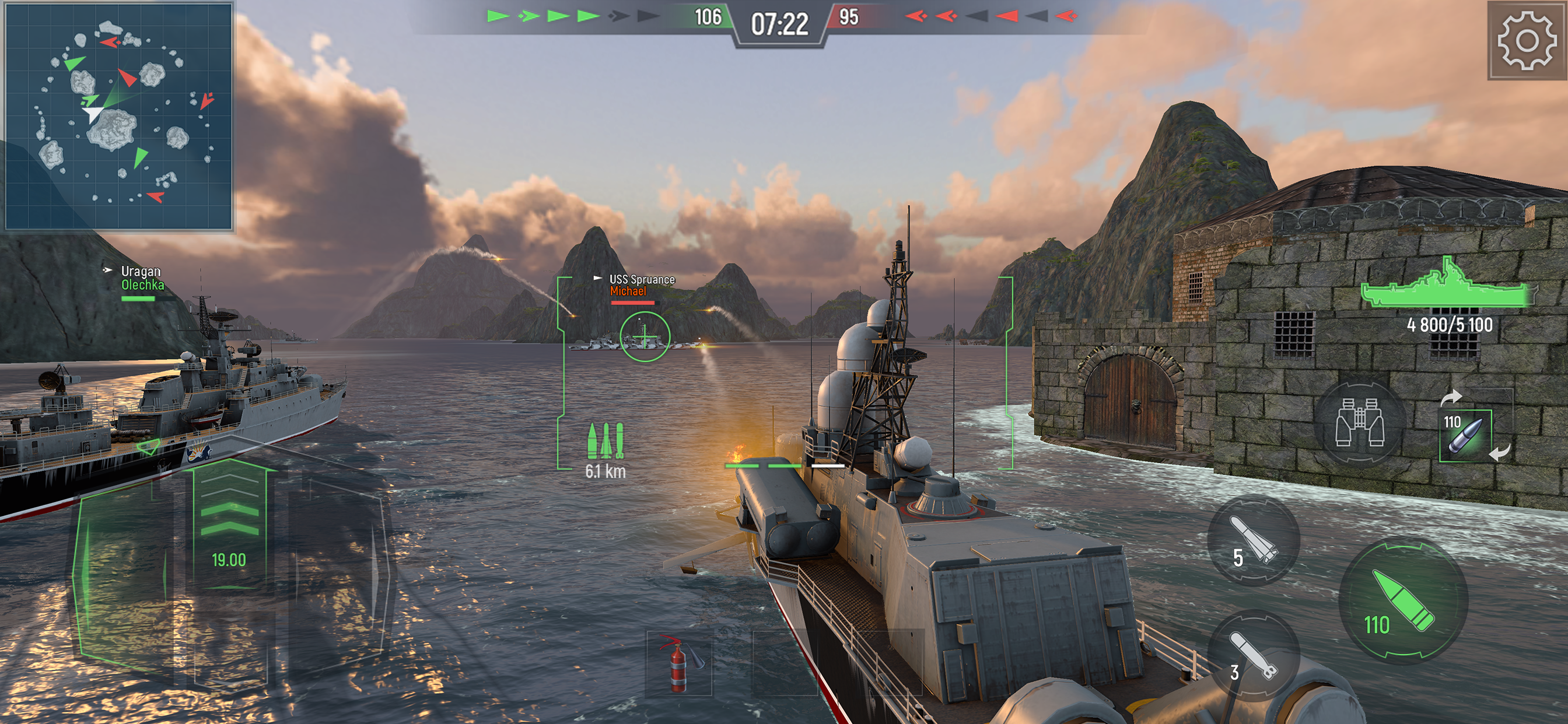
Task: Use the fire extinguisher consumable
Action: coord(678,664)
